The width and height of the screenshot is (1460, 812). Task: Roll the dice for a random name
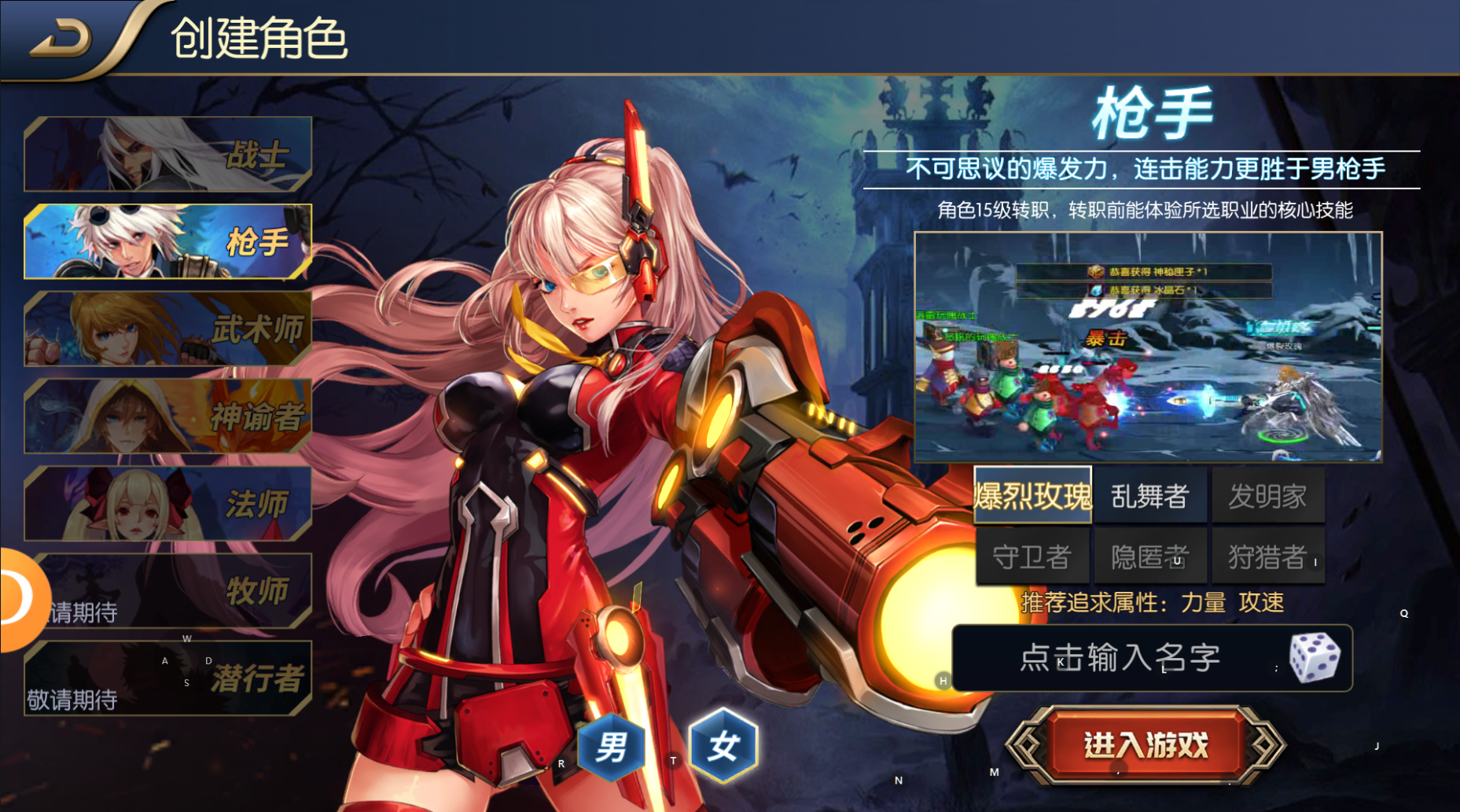[x=1314, y=658]
